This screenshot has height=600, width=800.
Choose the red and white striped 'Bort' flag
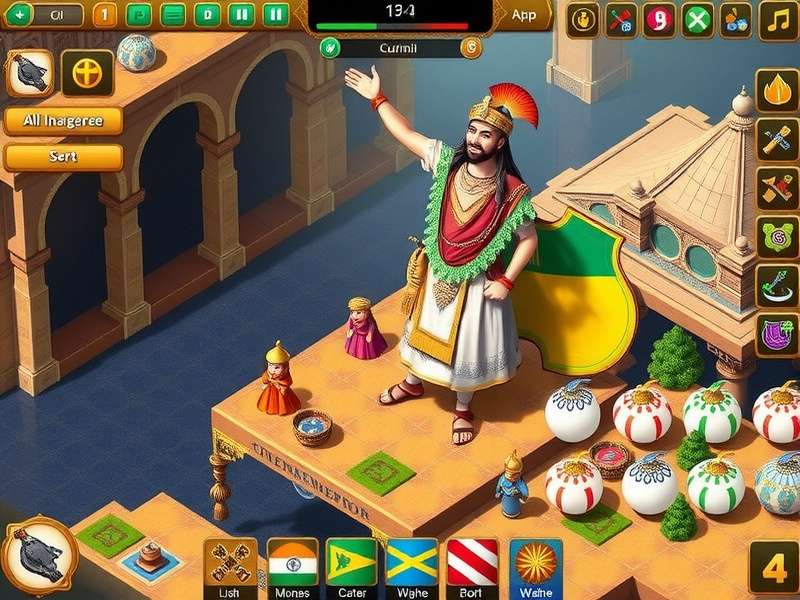(472, 566)
